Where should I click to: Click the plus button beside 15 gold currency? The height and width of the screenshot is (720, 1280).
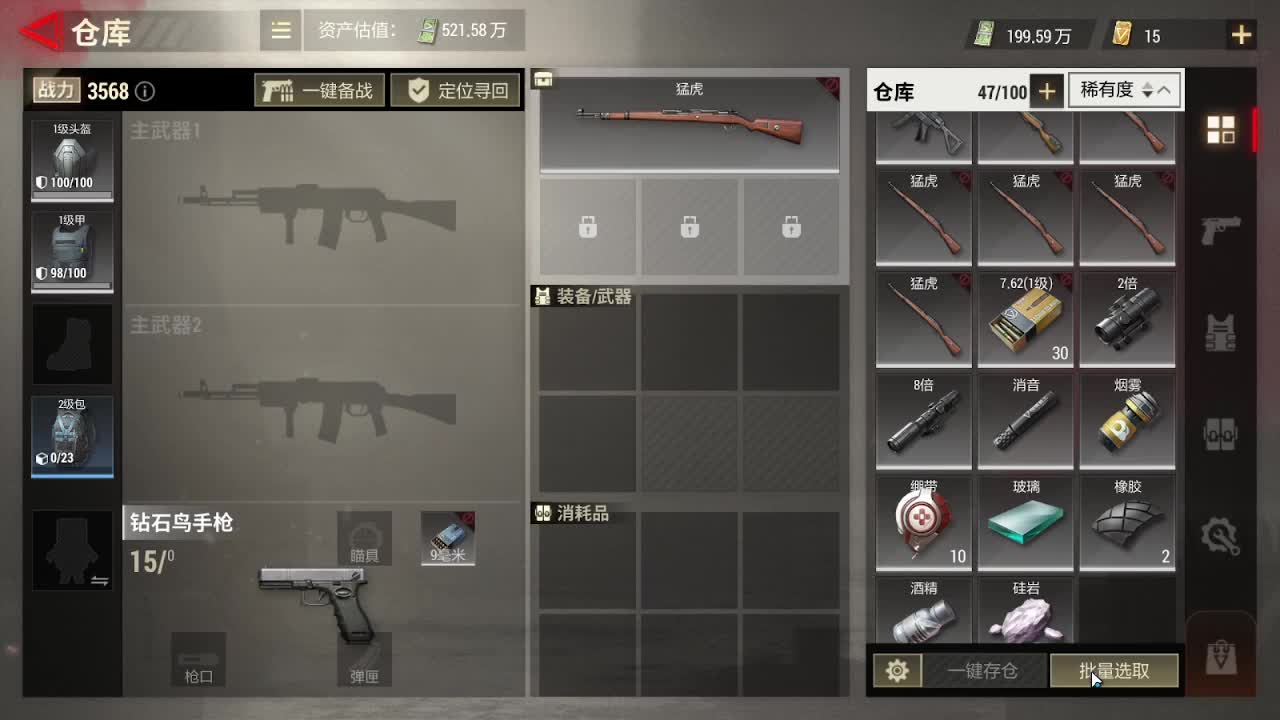click(x=1240, y=35)
